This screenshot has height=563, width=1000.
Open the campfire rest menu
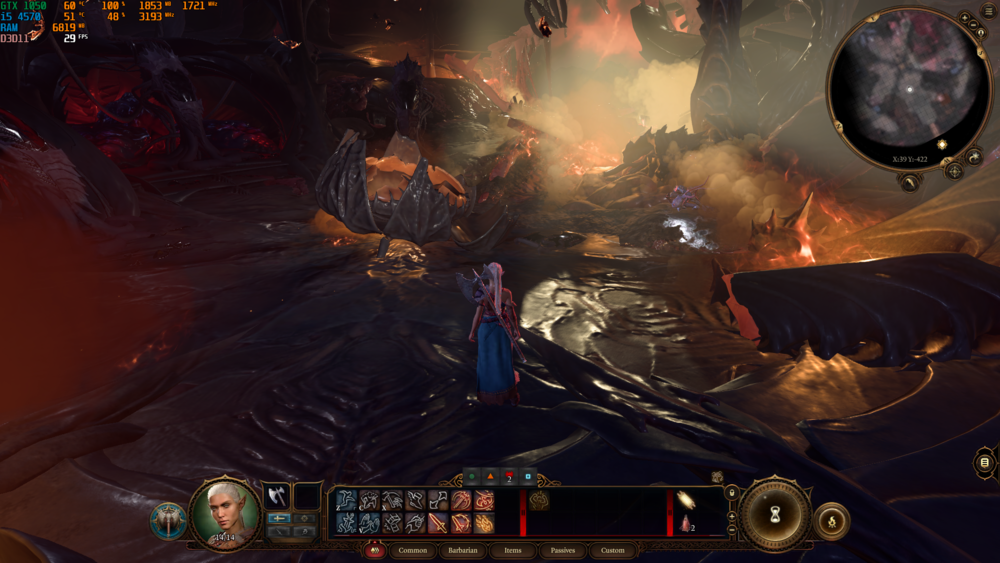tap(832, 521)
